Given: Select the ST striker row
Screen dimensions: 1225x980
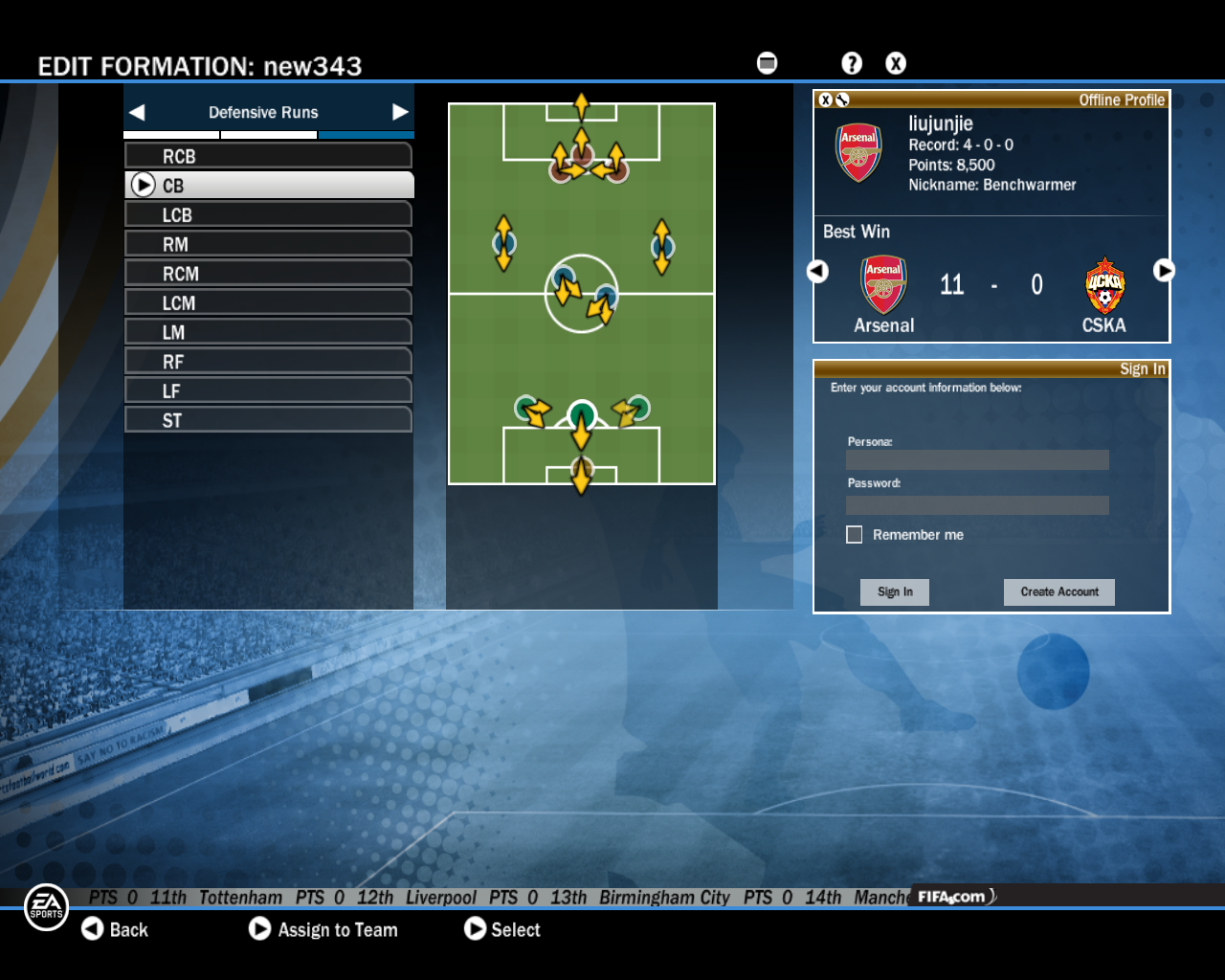Looking at the screenshot, I should pos(268,421).
